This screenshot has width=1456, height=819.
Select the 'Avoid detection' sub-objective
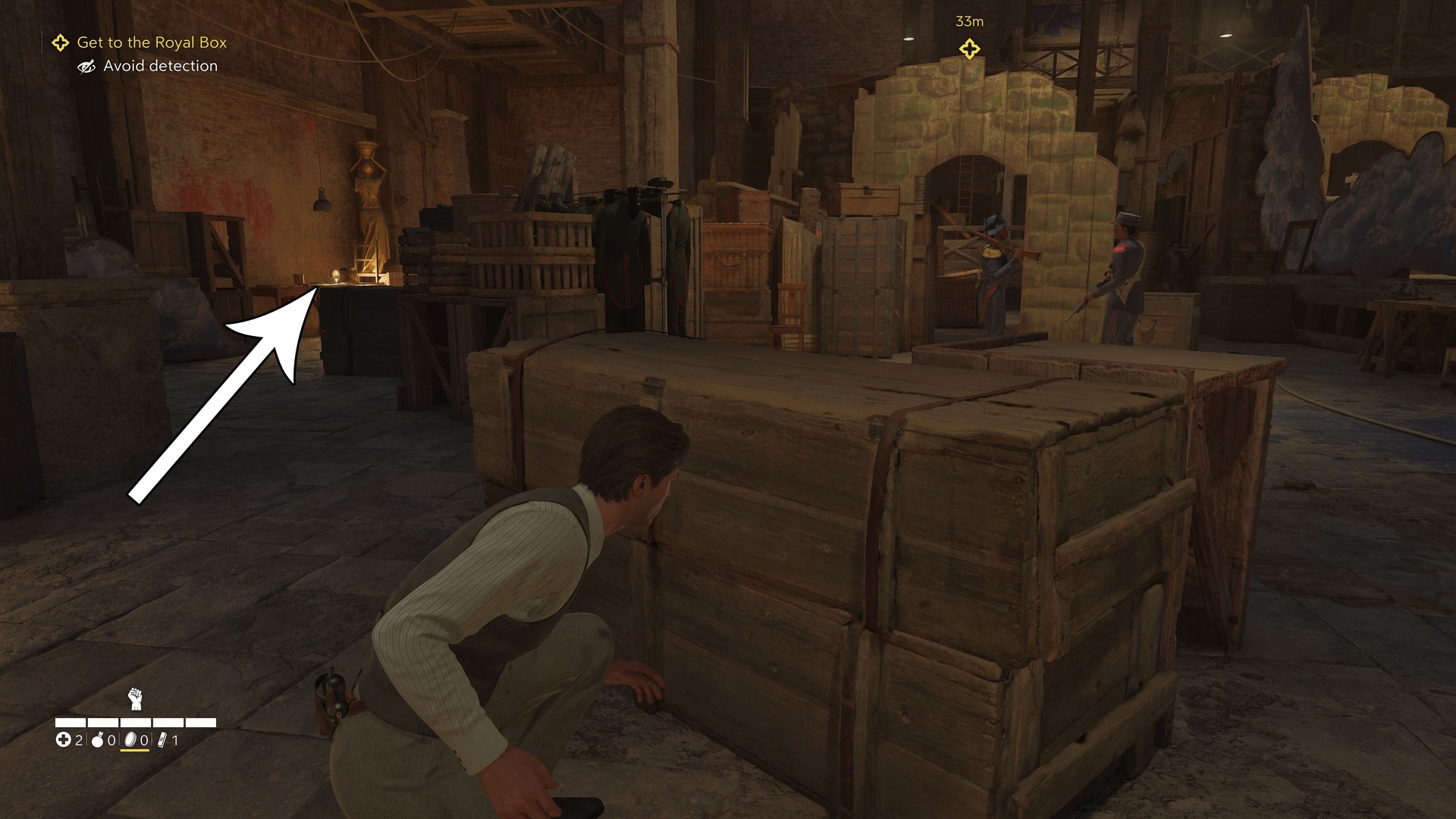[160, 66]
